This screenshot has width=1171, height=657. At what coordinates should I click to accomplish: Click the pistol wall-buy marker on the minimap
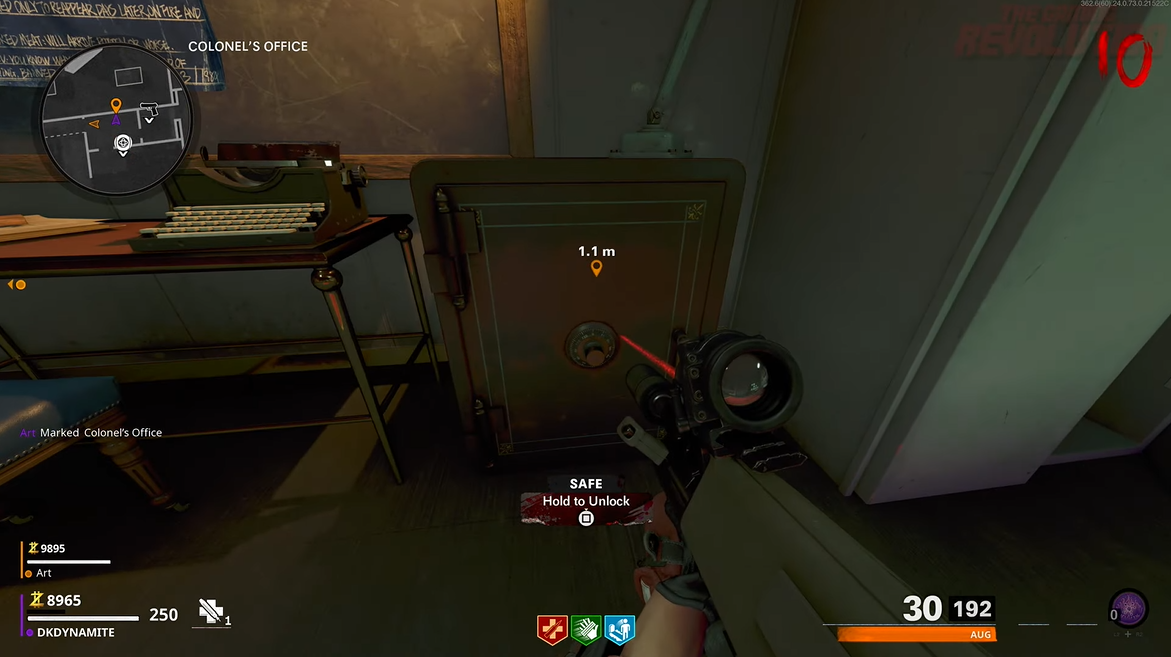pyautogui.click(x=151, y=107)
